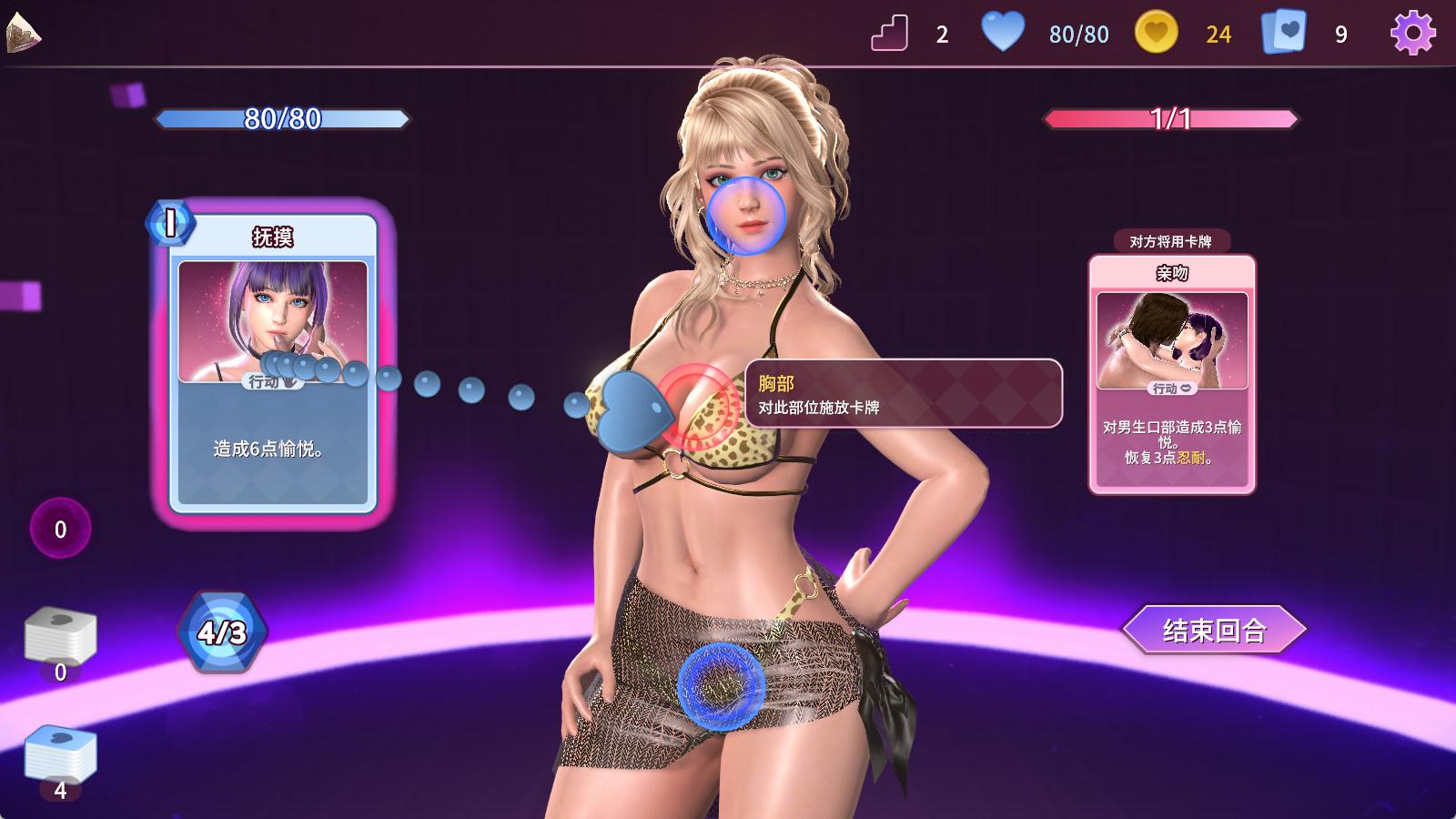Click the top-left crystal map icon
Screen dimensions: 1456x819
[x=23, y=34]
